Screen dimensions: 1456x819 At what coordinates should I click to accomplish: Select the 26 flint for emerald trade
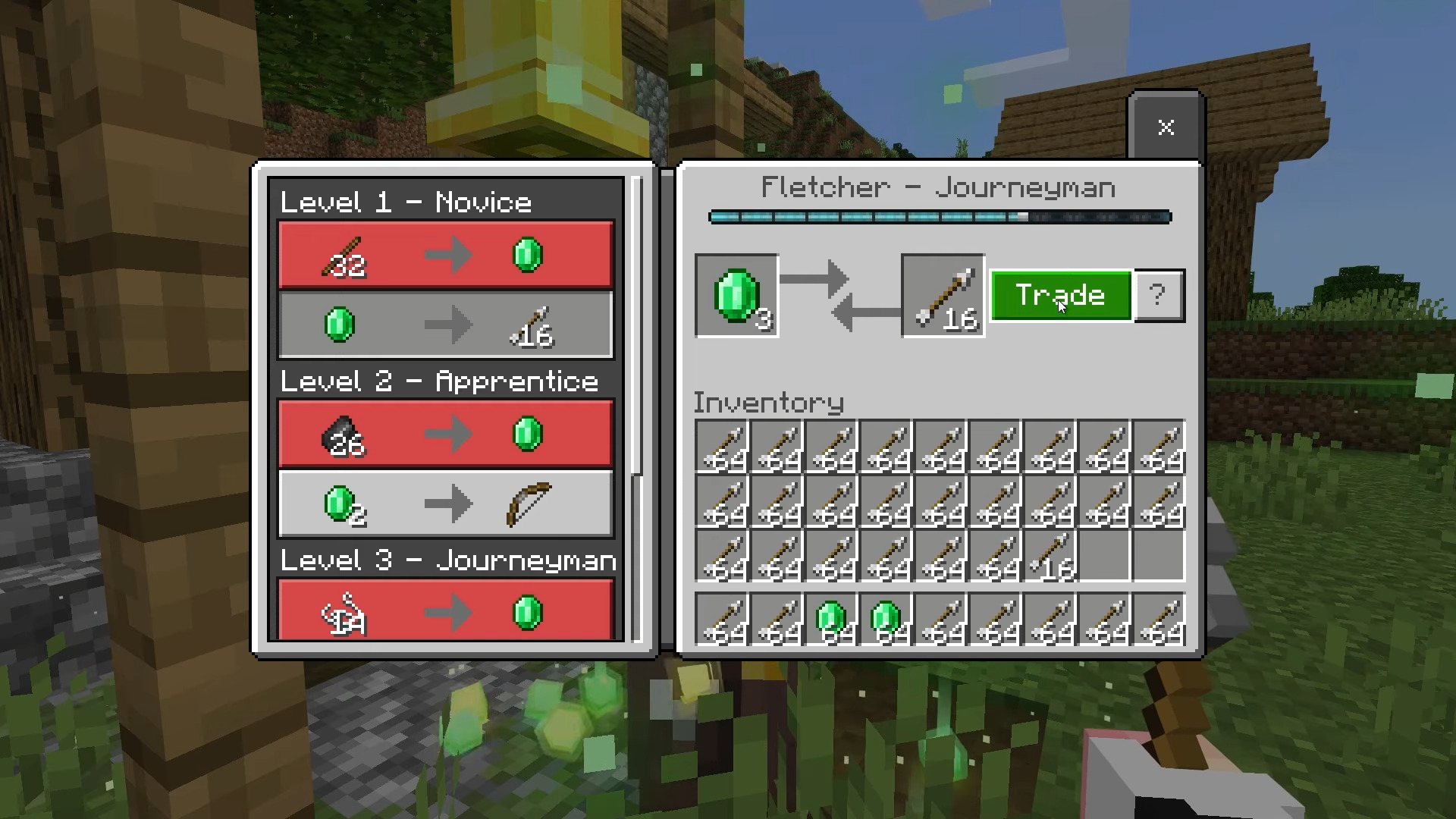[446, 434]
